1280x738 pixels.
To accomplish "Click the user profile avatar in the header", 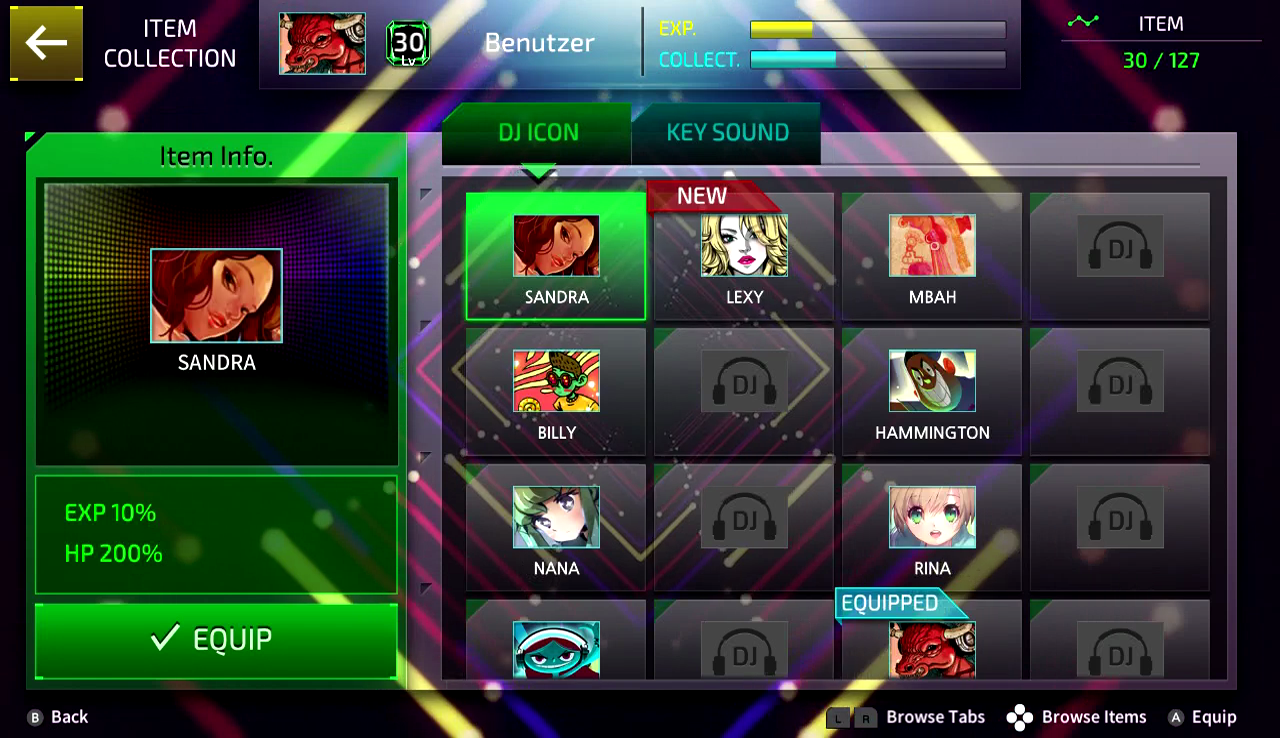I will (x=322, y=43).
